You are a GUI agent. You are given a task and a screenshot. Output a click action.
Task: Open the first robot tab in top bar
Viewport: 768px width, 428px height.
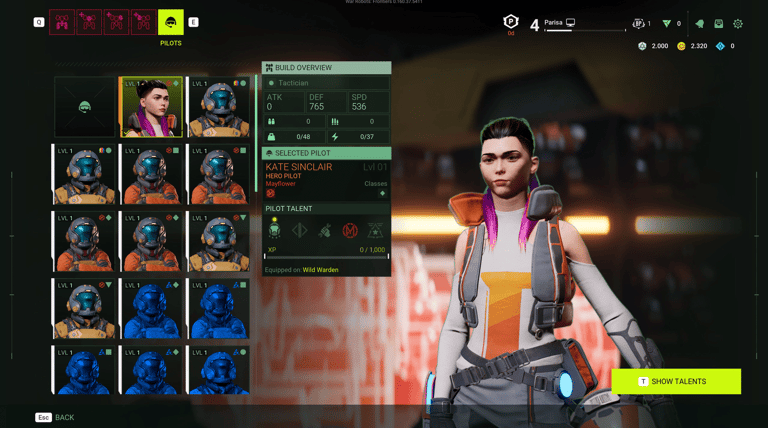coord(62,22)
